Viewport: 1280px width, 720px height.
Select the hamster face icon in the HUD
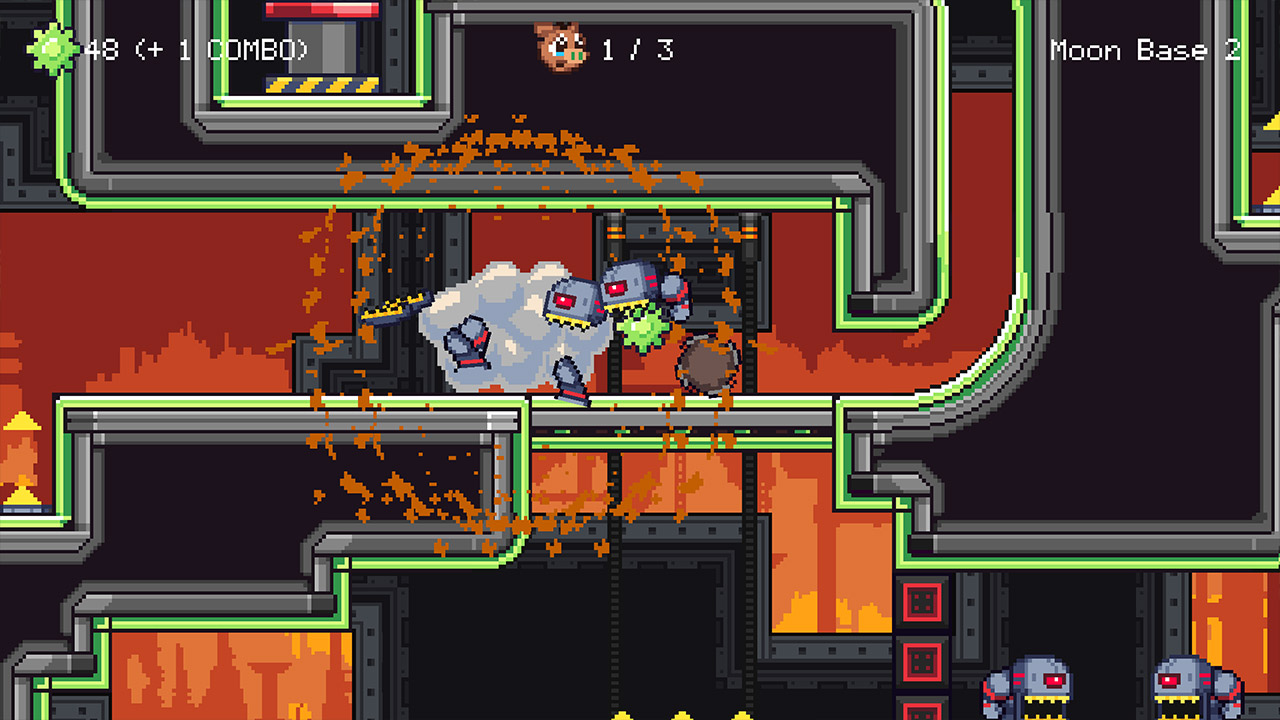click(x=562, y=49)
